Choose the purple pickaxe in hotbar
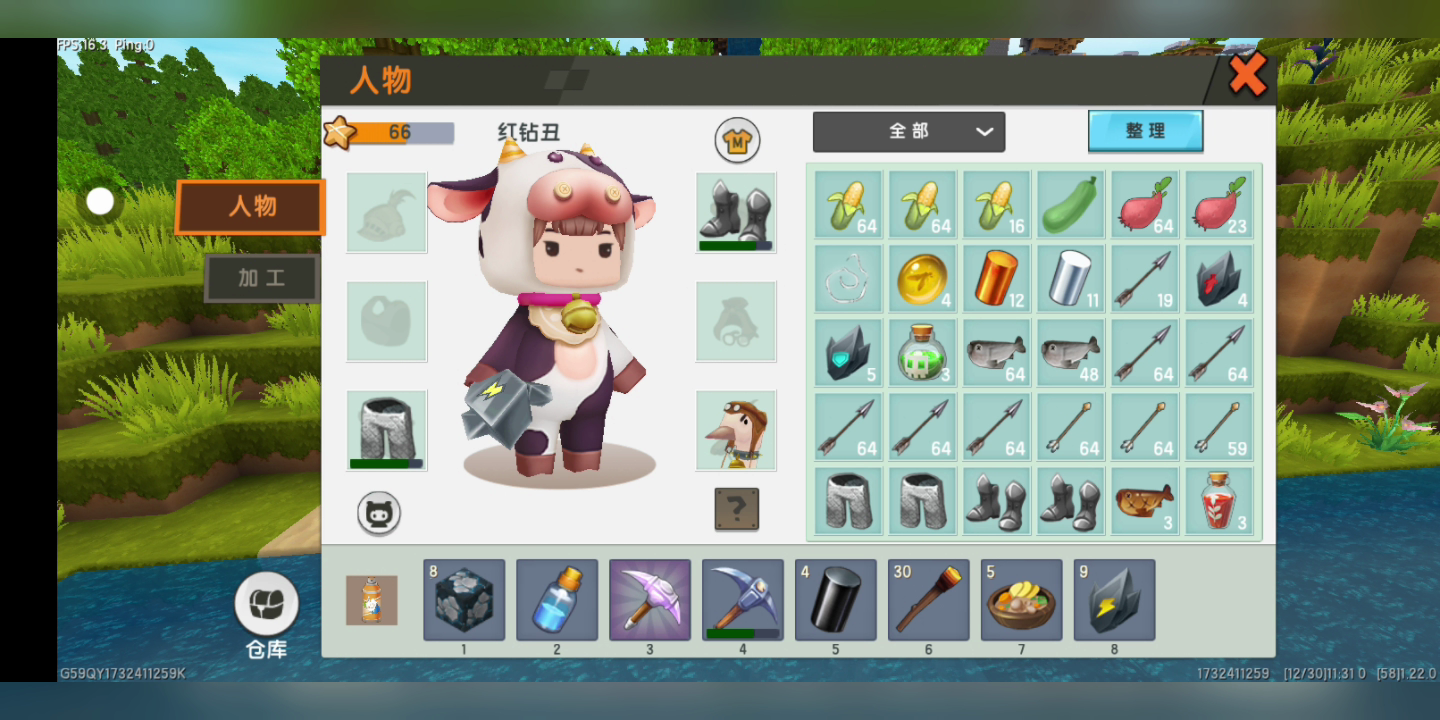The width and height of the screenshot is (1440, 720). click(650, 600)
